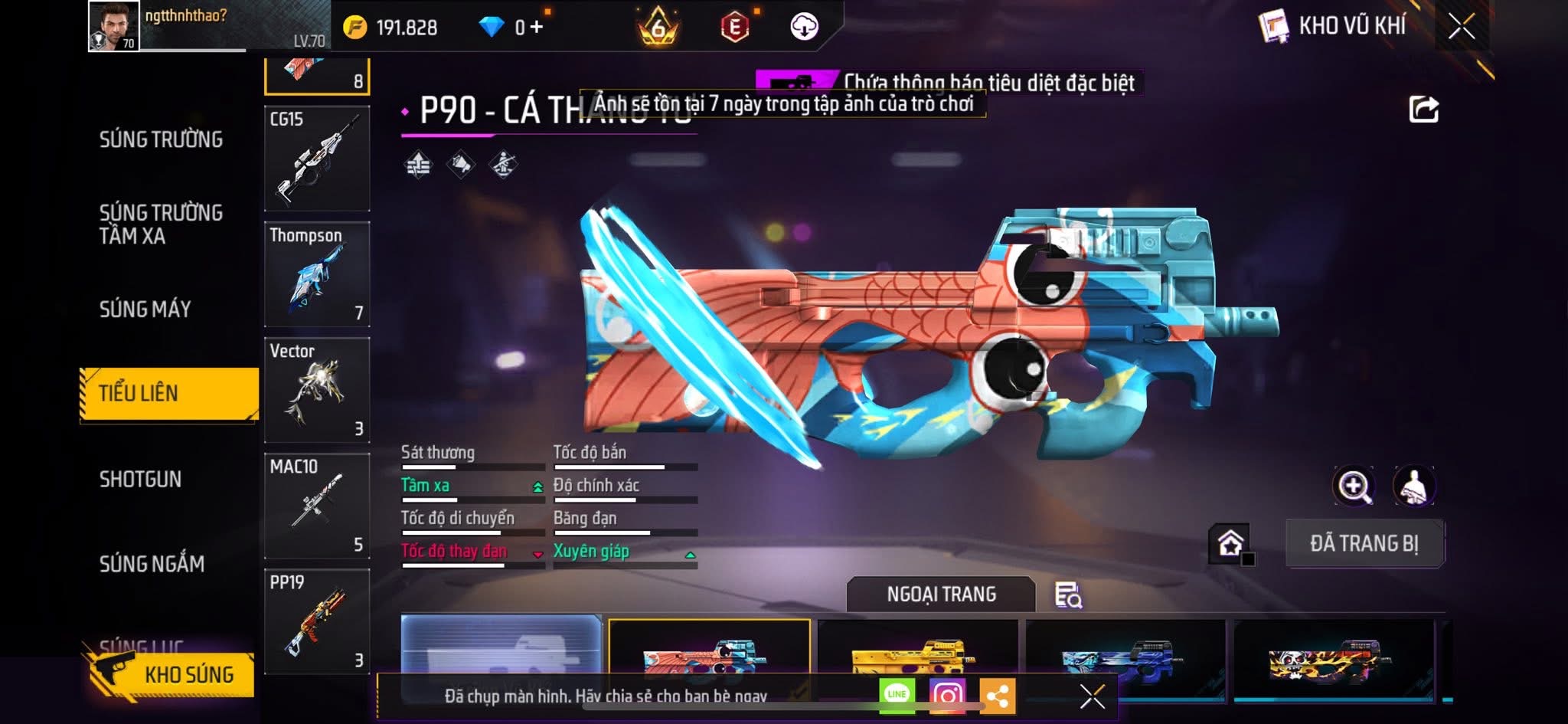
Task: Switch to SÚNG TRƯỜNG TẦM XA category
Action: point(161,224)
